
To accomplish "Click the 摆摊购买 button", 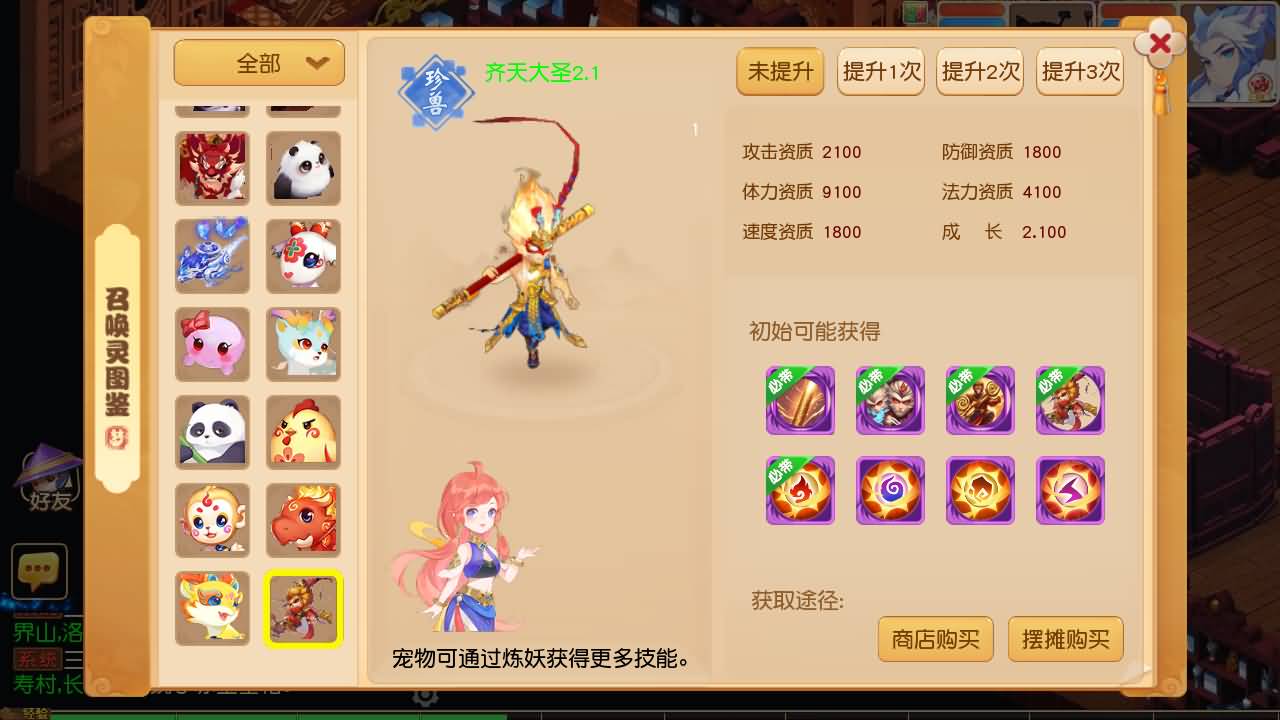I will tap(1065, 639).
